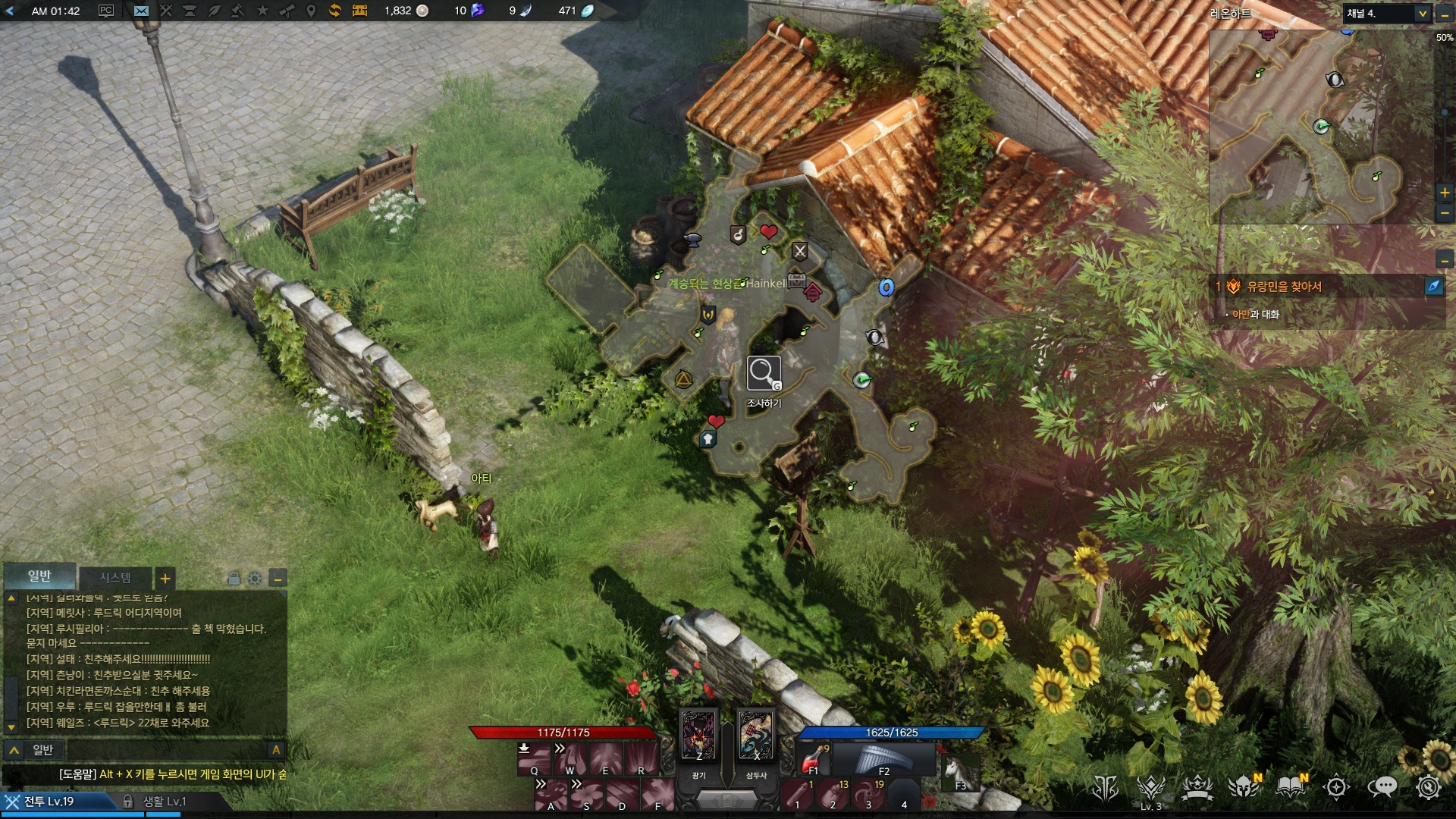Open the winged helmet character menu
This screenshot has height=819, width=1456.
[1244, 787]
